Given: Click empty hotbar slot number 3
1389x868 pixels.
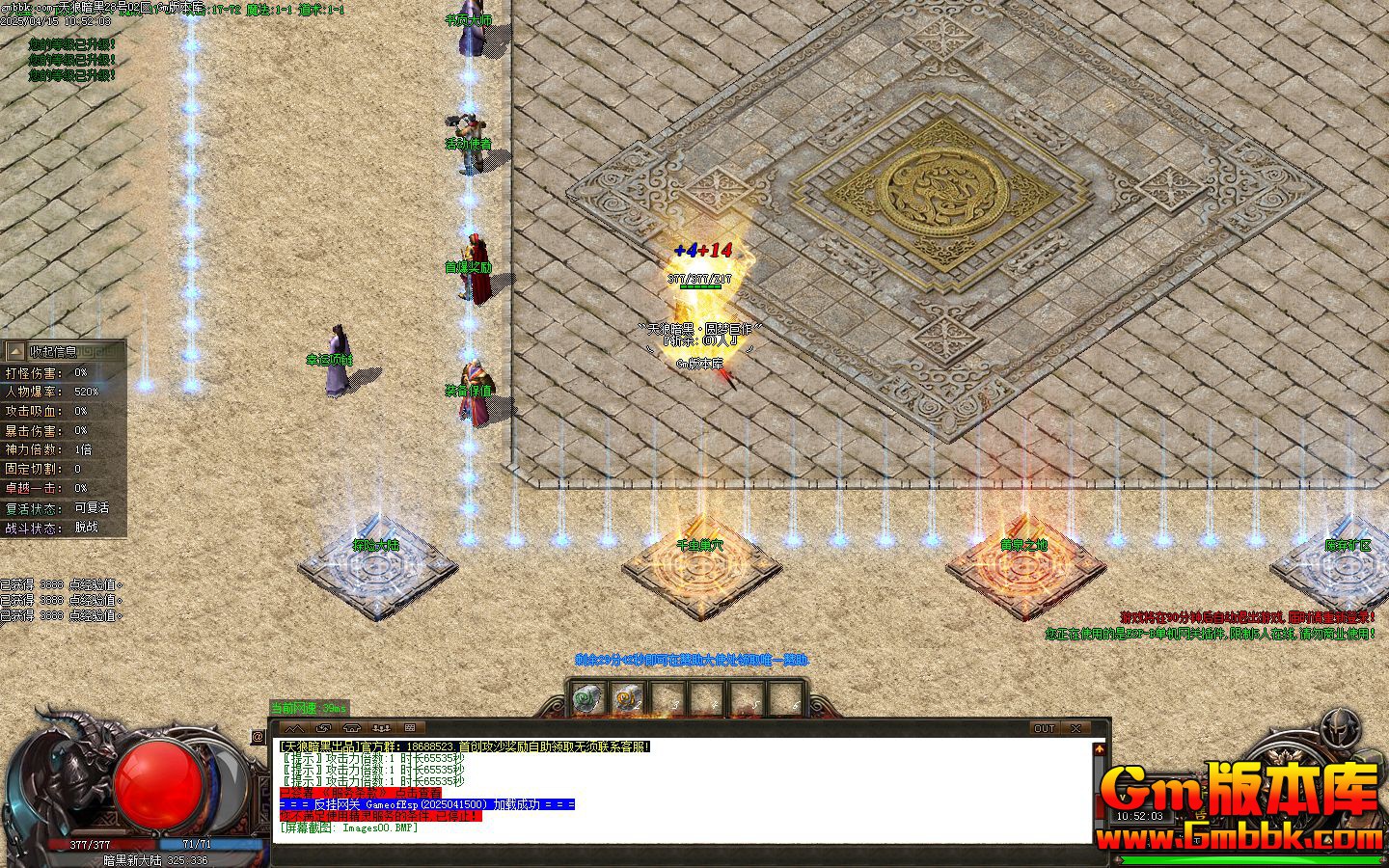Looking at the screenshot, I should click(x=667, y=696).
